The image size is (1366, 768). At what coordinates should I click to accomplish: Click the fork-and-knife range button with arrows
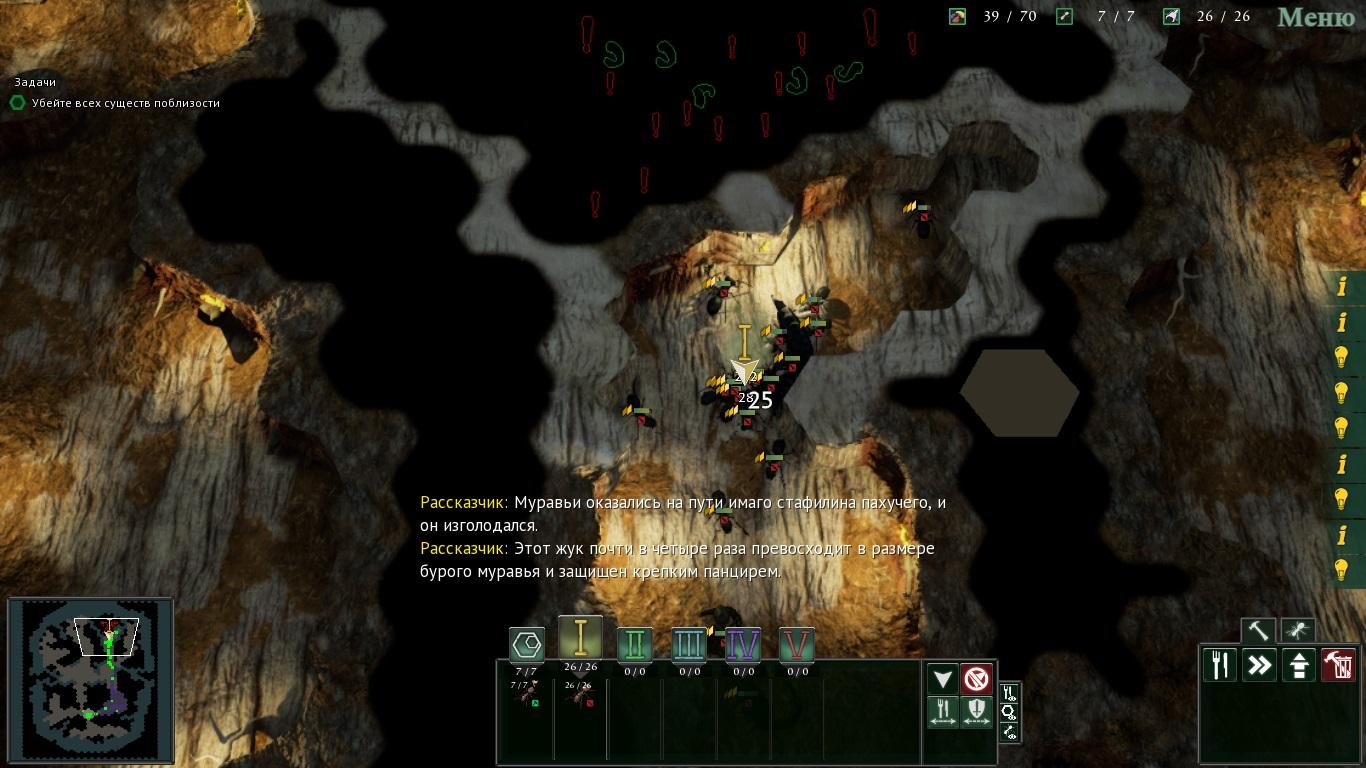coord(943,712)
